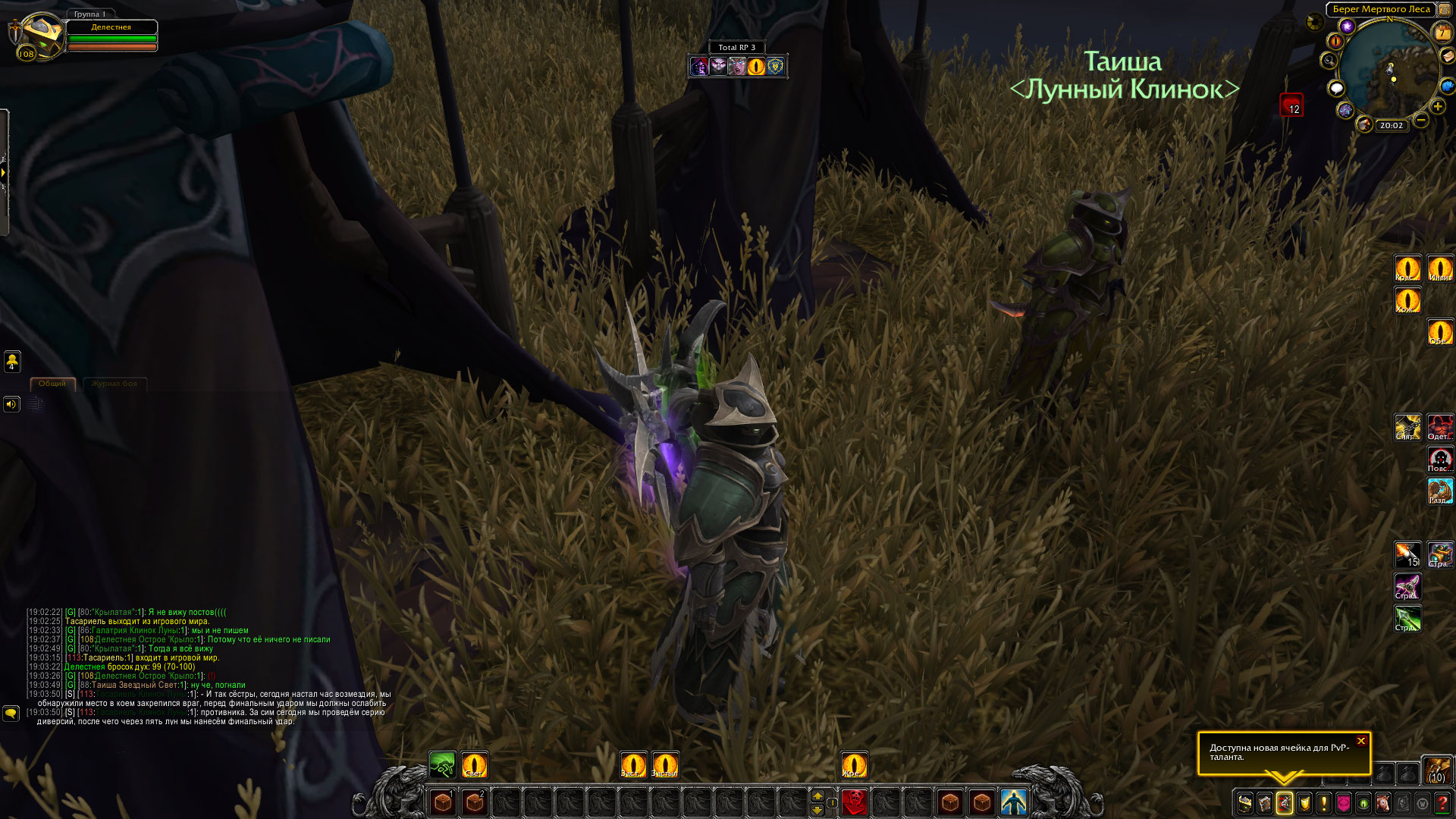
Task: Close the PvP talent slot notification
Action: click(x=1361, y=741)
